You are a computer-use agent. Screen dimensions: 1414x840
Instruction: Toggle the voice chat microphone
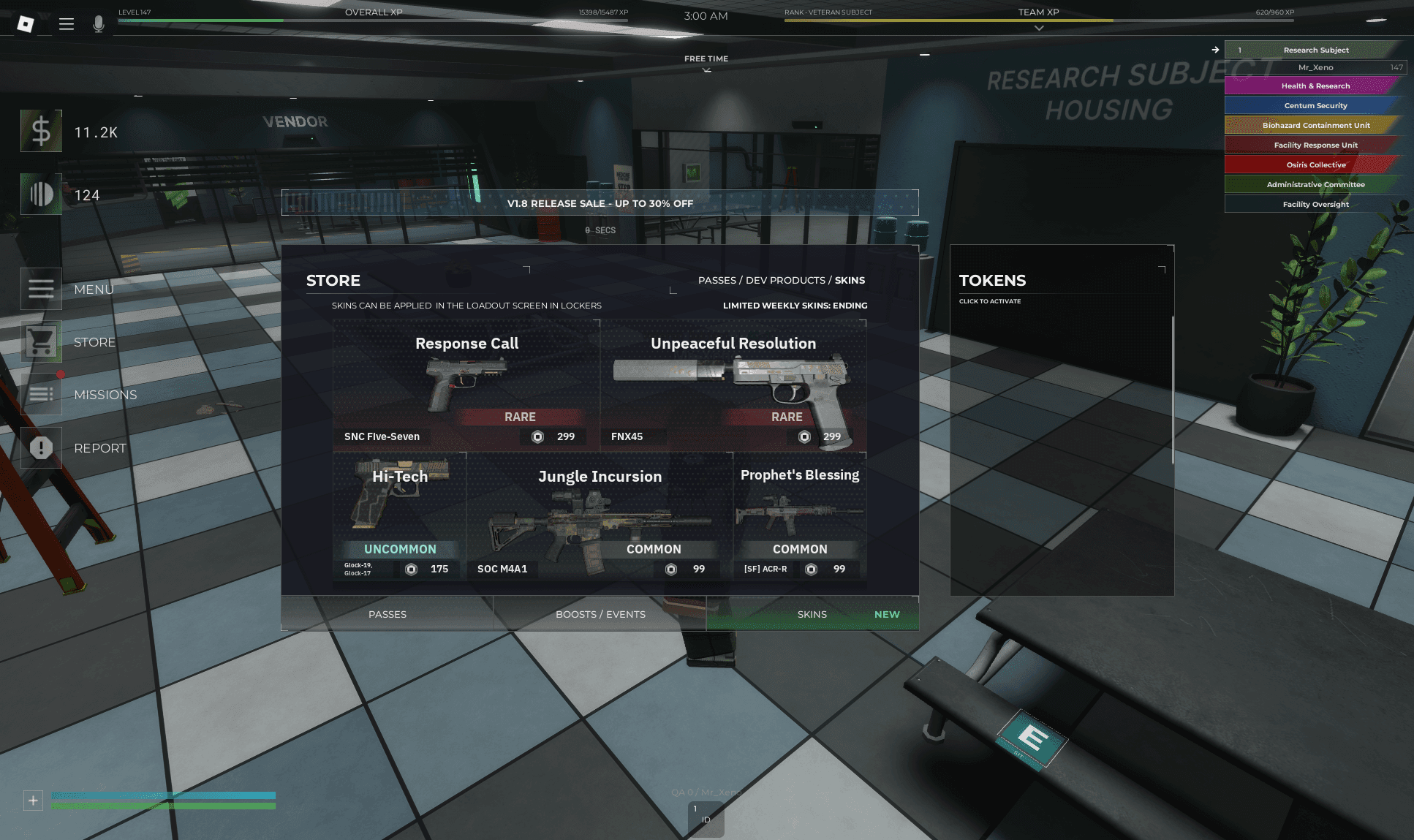(98, 23)
